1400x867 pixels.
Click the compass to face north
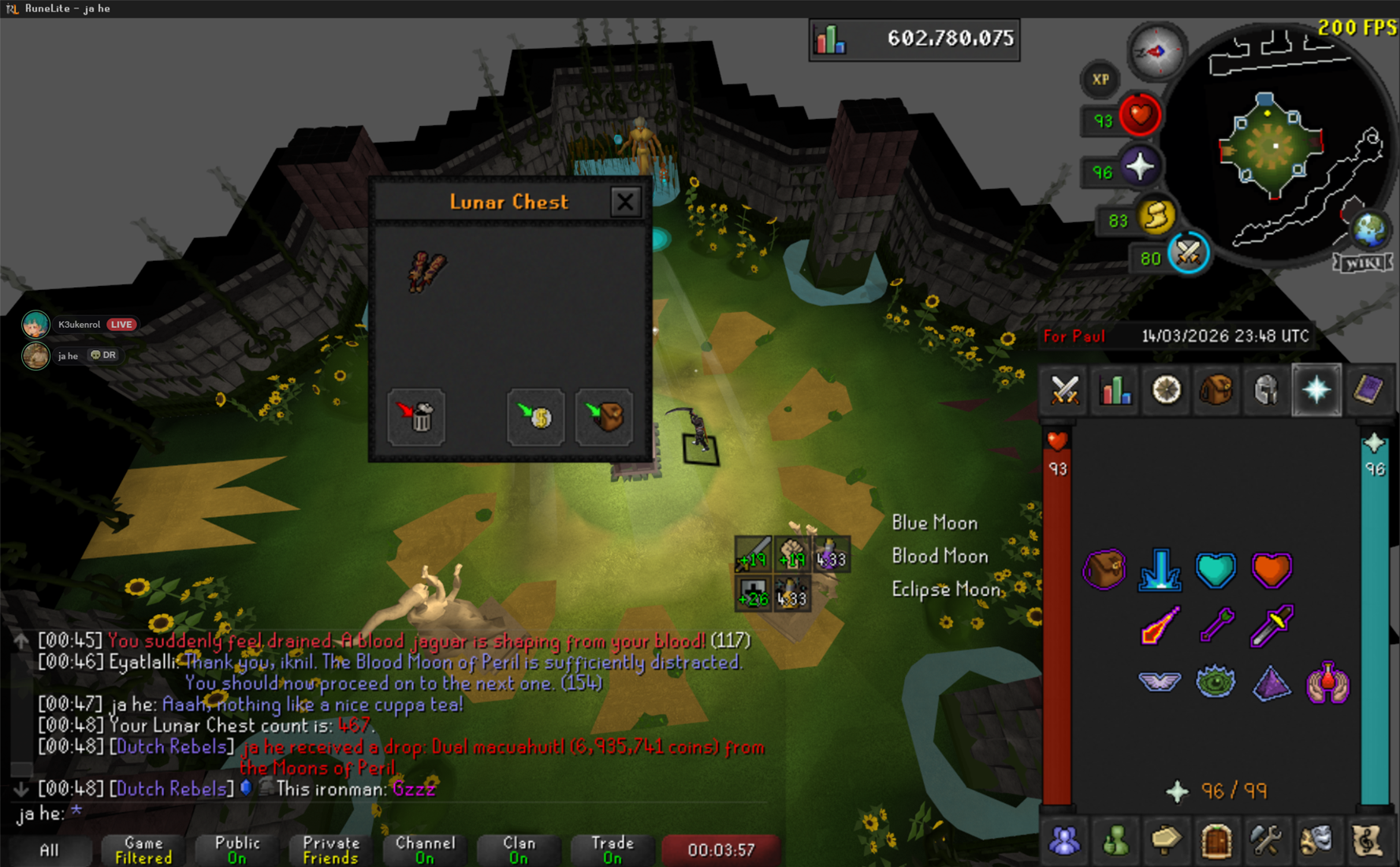click(1156, 52)
